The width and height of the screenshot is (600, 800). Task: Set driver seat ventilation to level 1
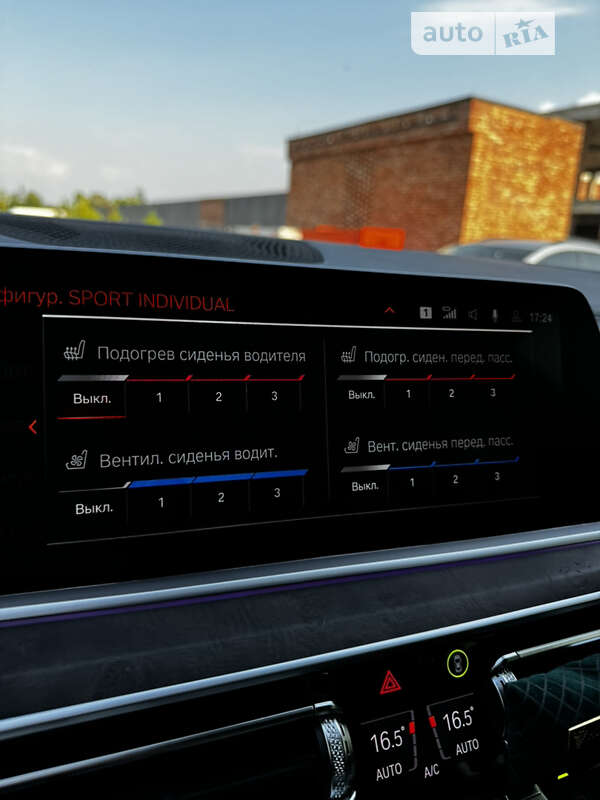point(161,502)
